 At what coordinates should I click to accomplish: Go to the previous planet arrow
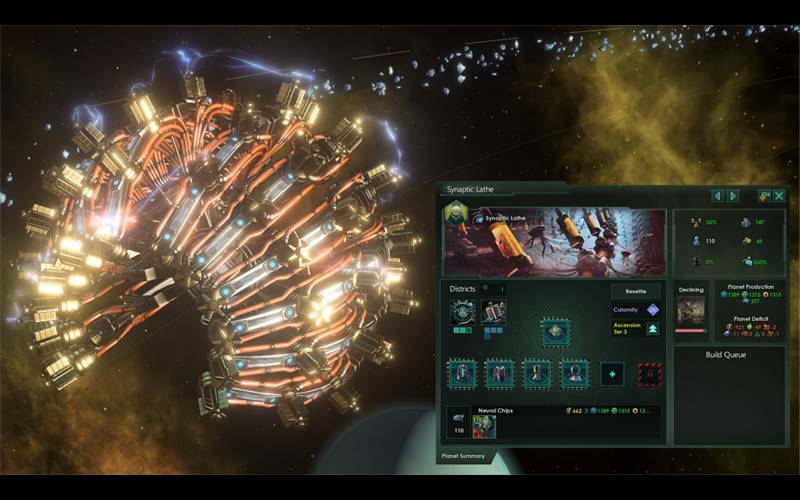tap(717, 196)
